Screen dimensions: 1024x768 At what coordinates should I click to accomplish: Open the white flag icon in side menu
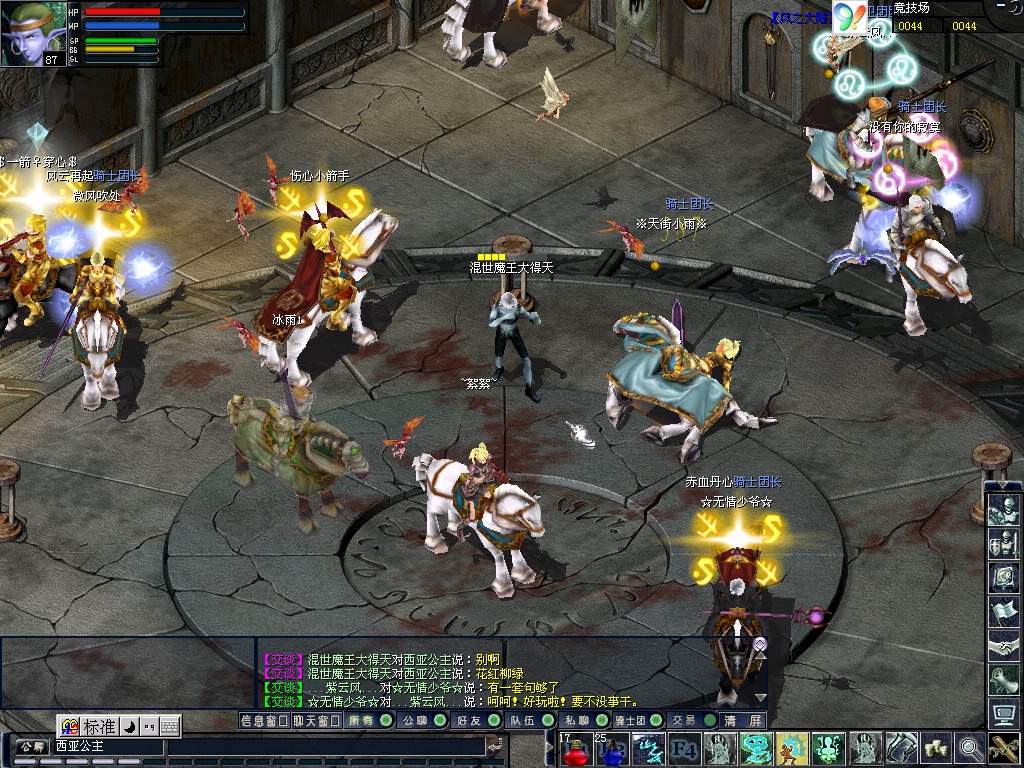tap(1003, 612)
